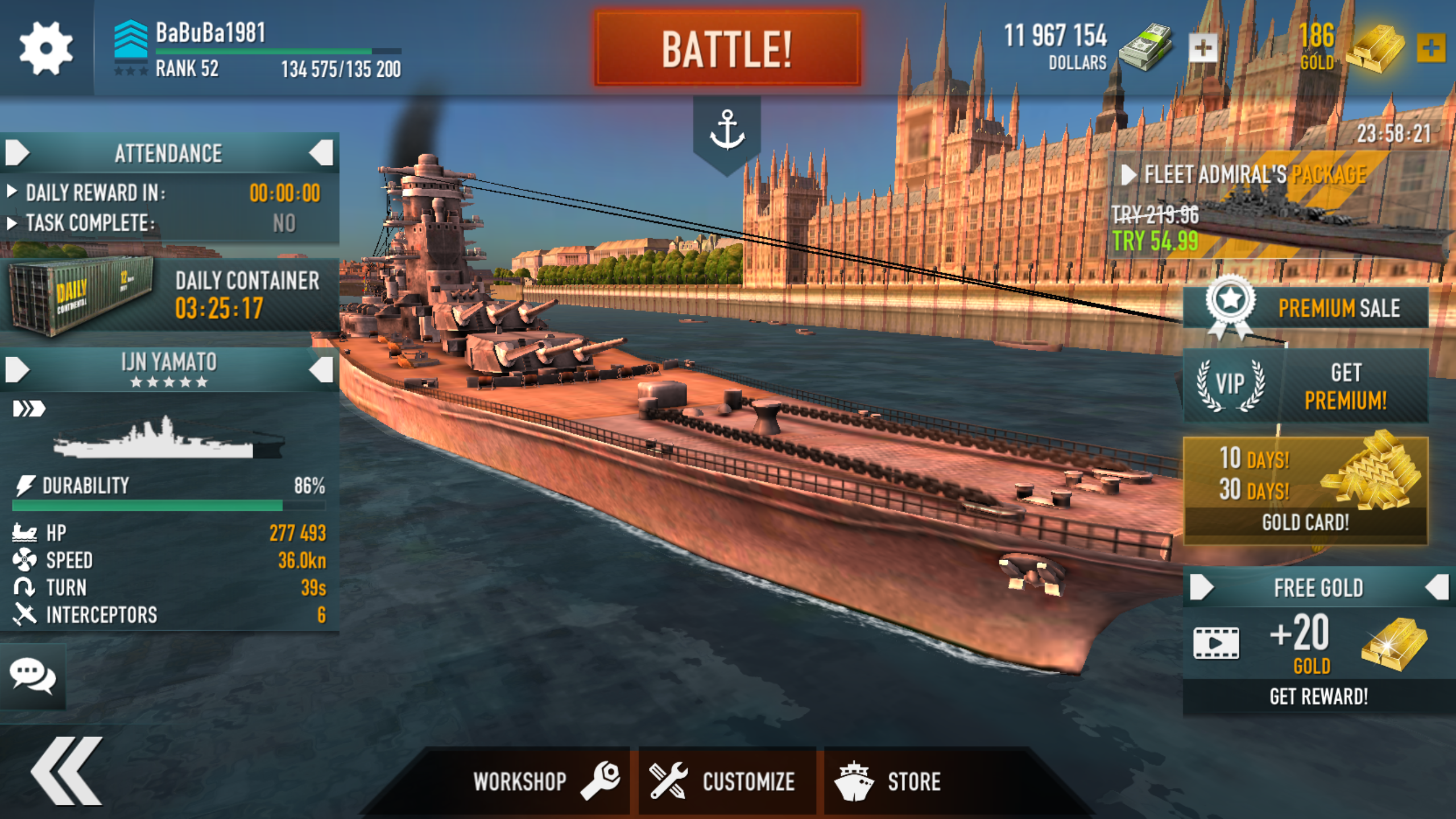Image resolution: width=1456 pixels, height=819 pixels.
Task: Open the Customize menu
Action: [x=723, y=781]
